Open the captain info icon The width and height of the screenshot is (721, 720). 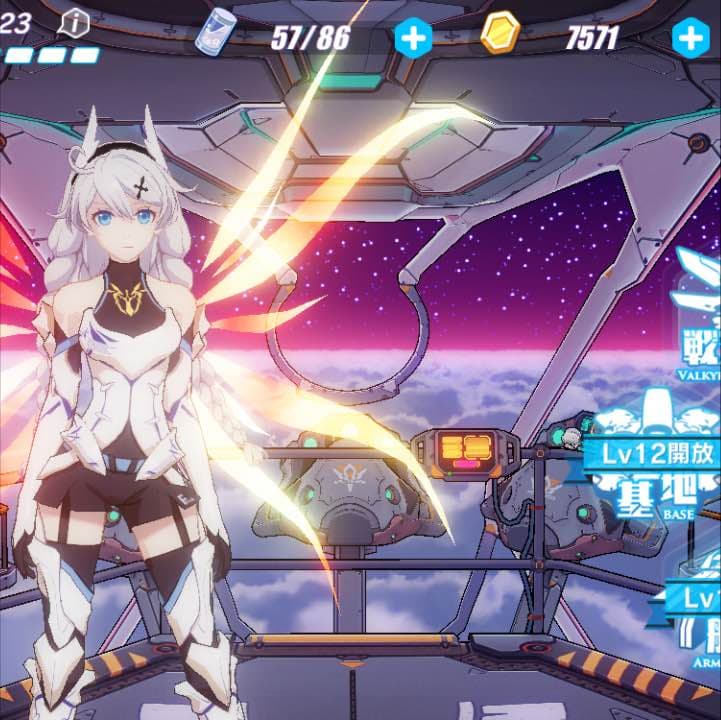click(75, 23)
